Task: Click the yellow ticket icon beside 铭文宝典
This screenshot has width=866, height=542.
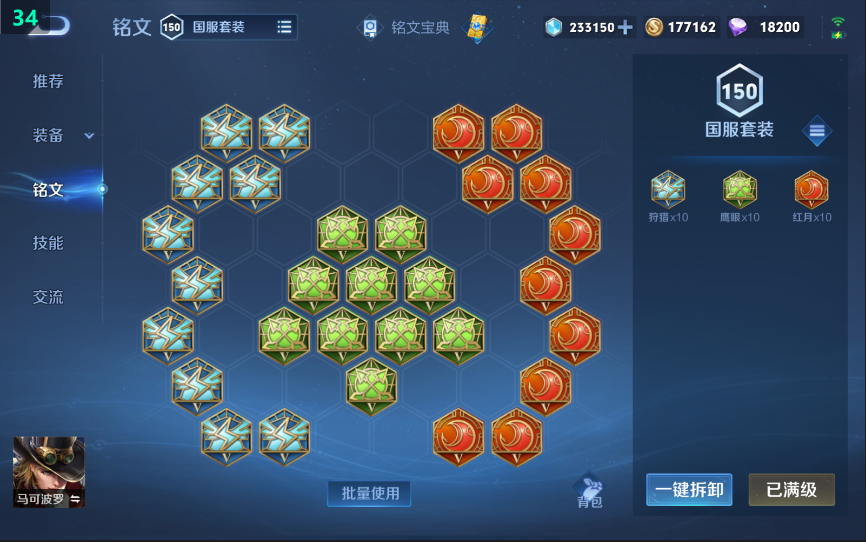Action: click(x=478, y=27)
